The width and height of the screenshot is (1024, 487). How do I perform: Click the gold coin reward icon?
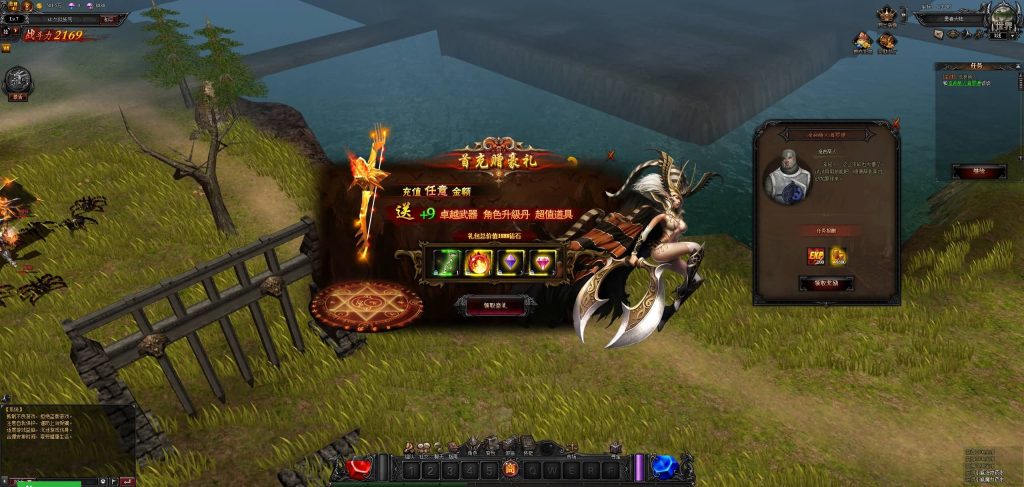838,256
